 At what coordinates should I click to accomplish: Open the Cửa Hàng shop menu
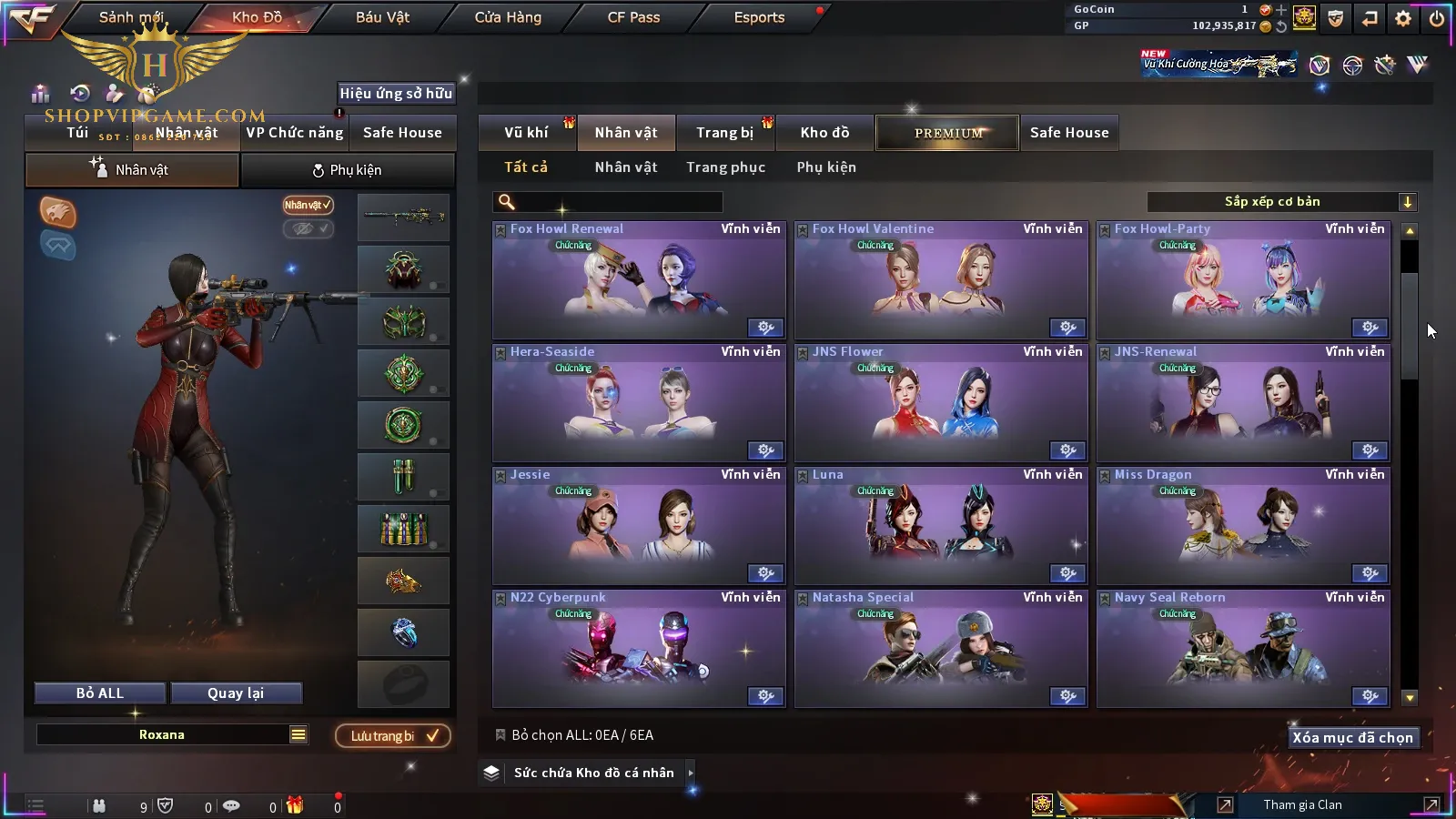point(508,17)
